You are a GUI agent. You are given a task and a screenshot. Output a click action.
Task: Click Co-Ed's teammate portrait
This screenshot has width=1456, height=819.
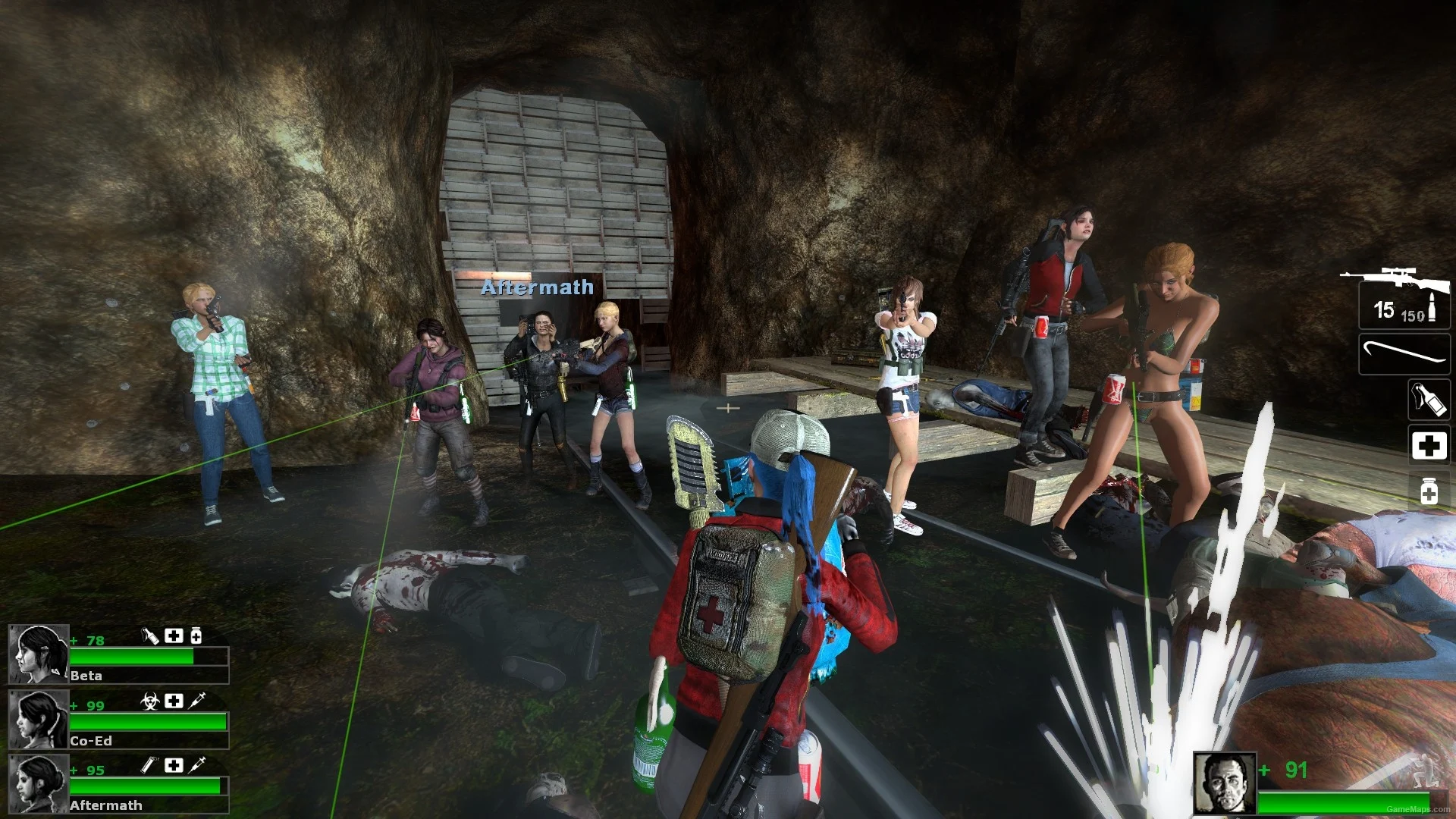point(39,719)
